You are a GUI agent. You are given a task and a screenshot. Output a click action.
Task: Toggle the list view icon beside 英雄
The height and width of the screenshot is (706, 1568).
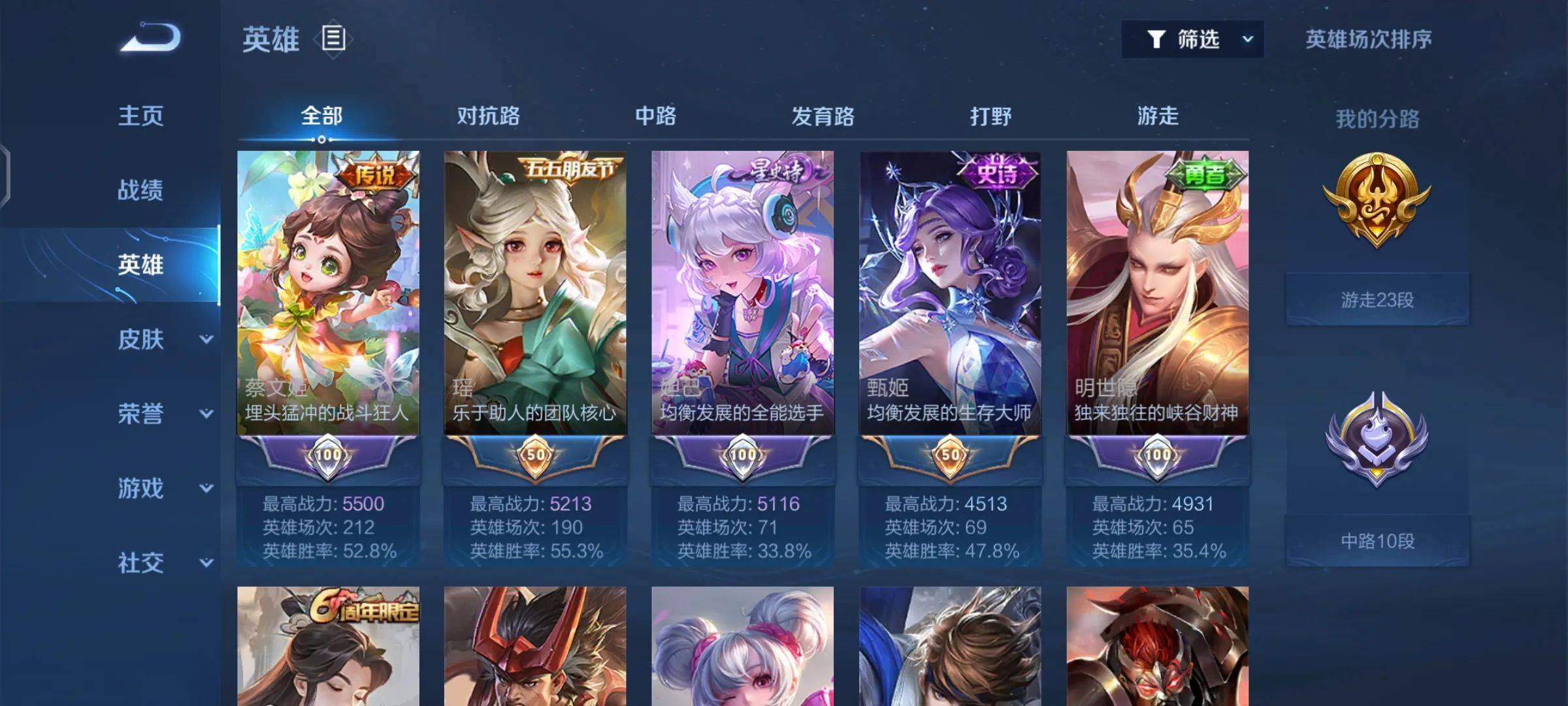coord(333,39)
